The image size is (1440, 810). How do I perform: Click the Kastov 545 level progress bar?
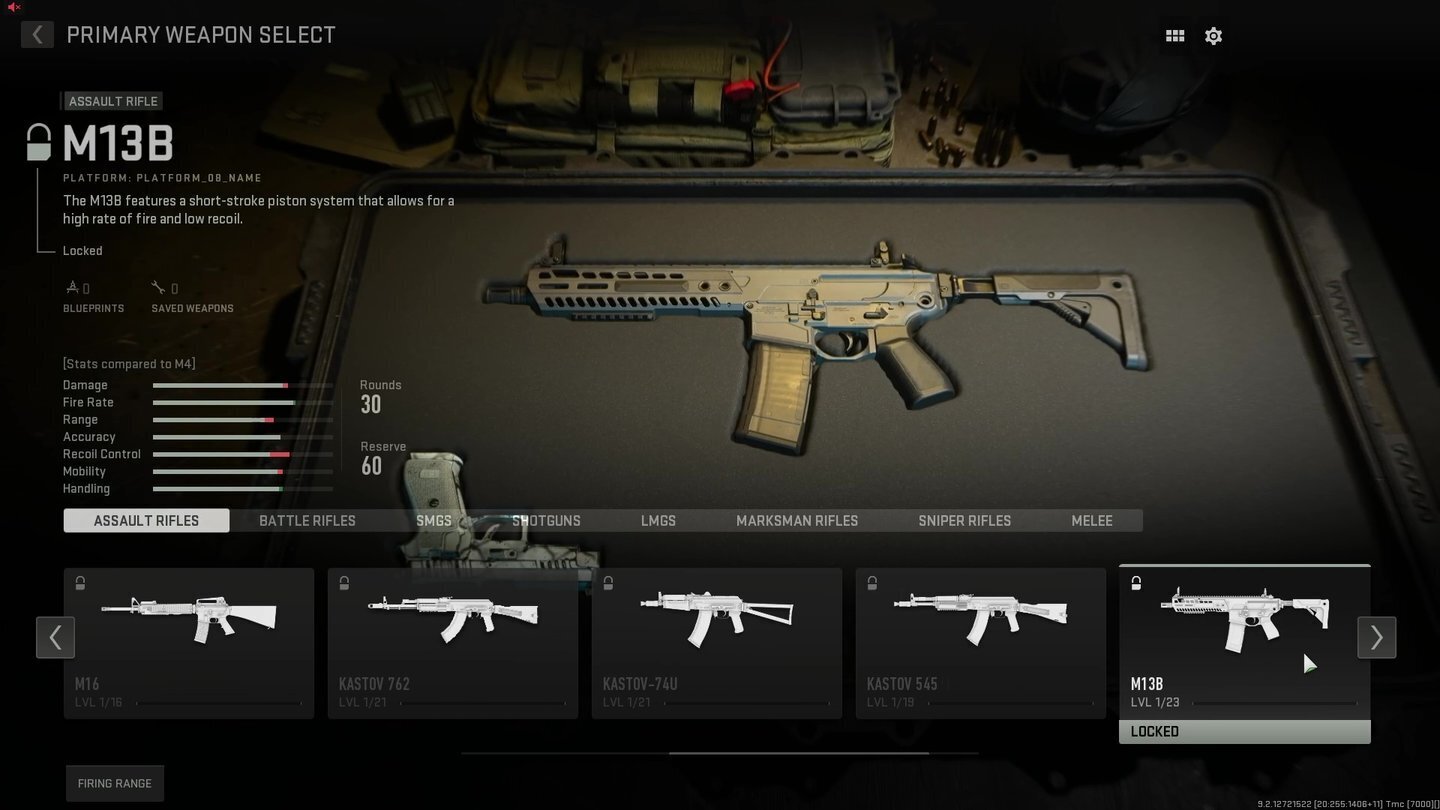(x=1010, y=702)
